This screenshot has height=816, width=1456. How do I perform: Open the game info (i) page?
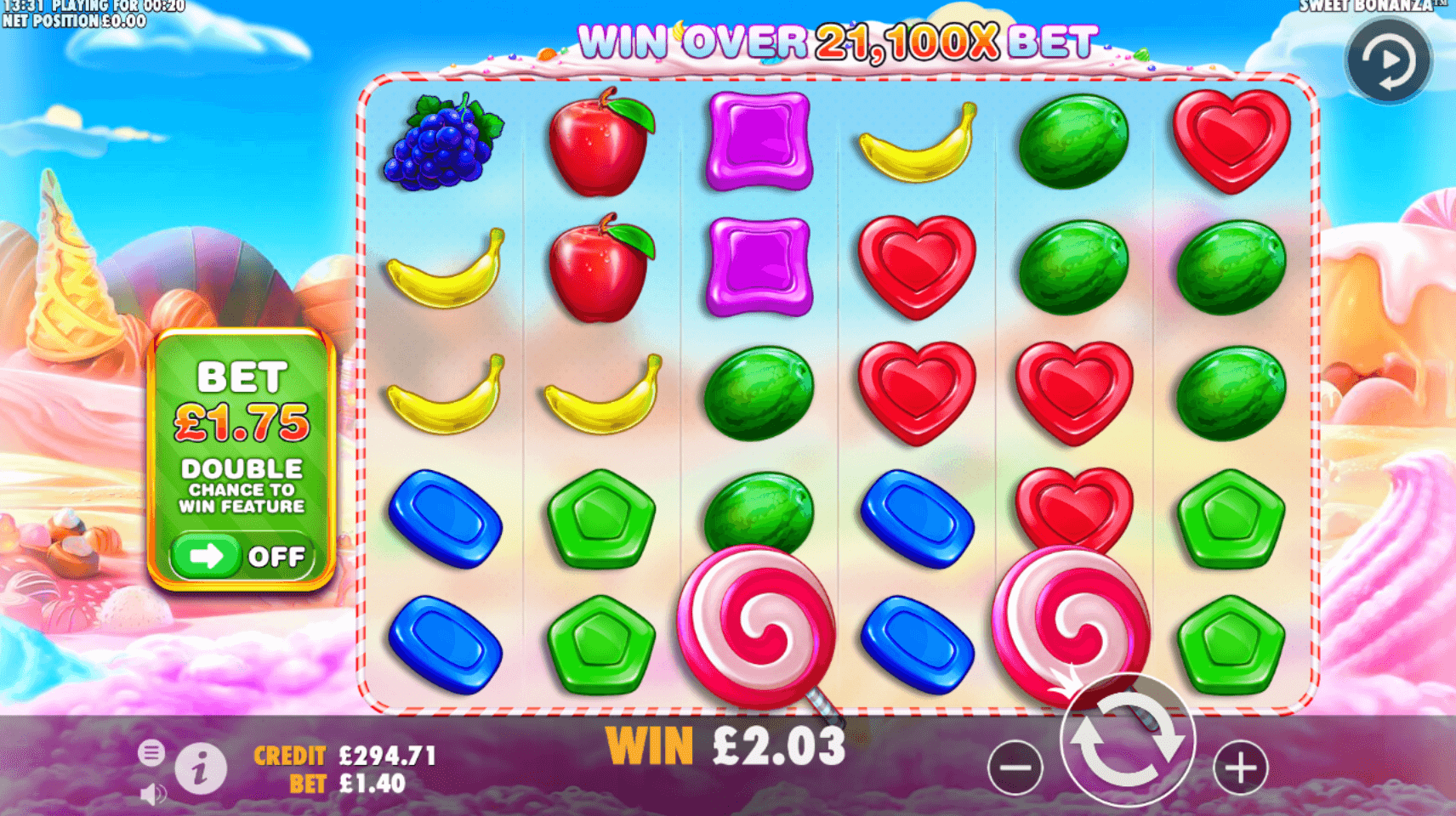201,769
